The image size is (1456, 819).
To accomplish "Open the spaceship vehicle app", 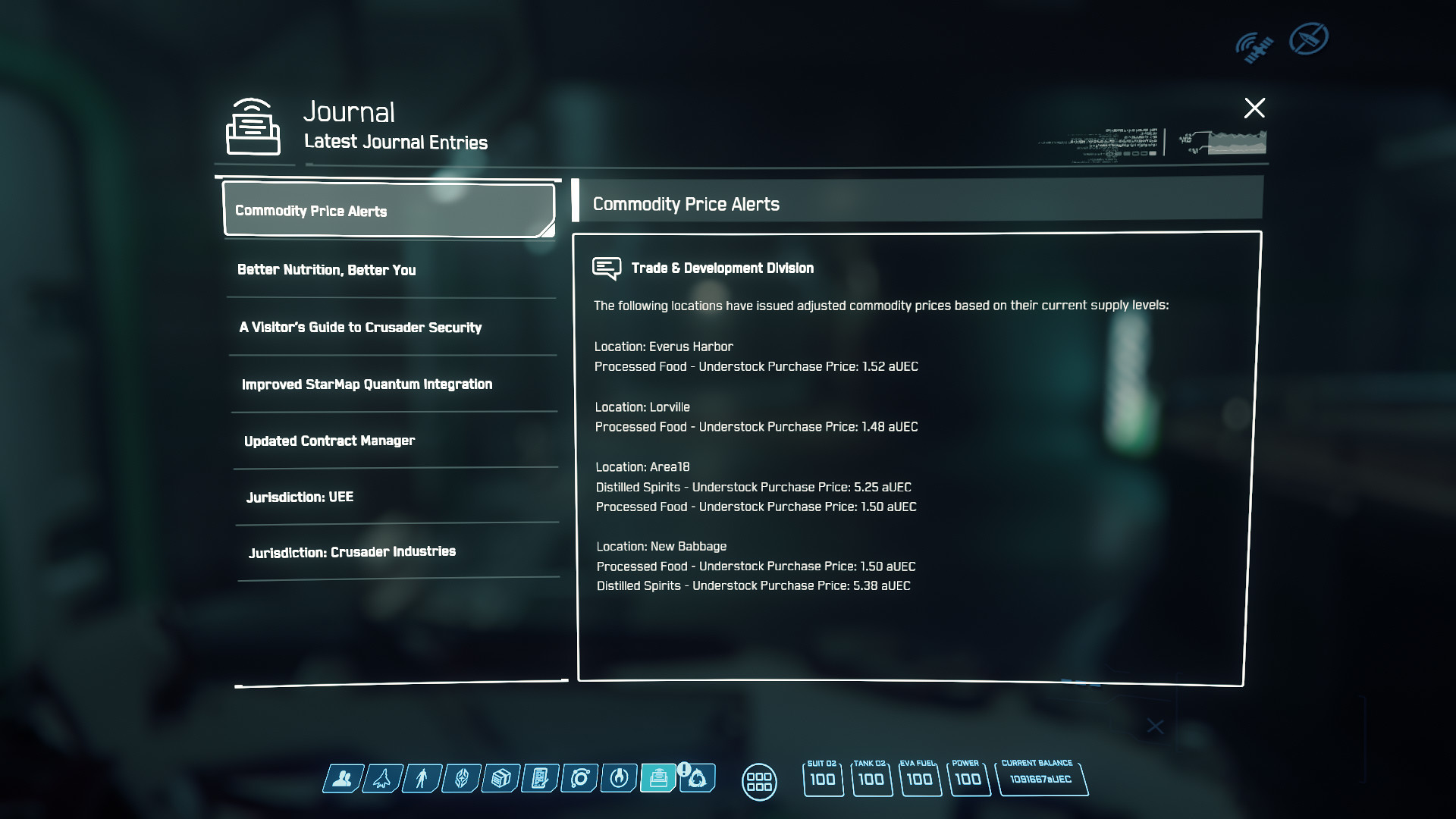I will point(381,779).
